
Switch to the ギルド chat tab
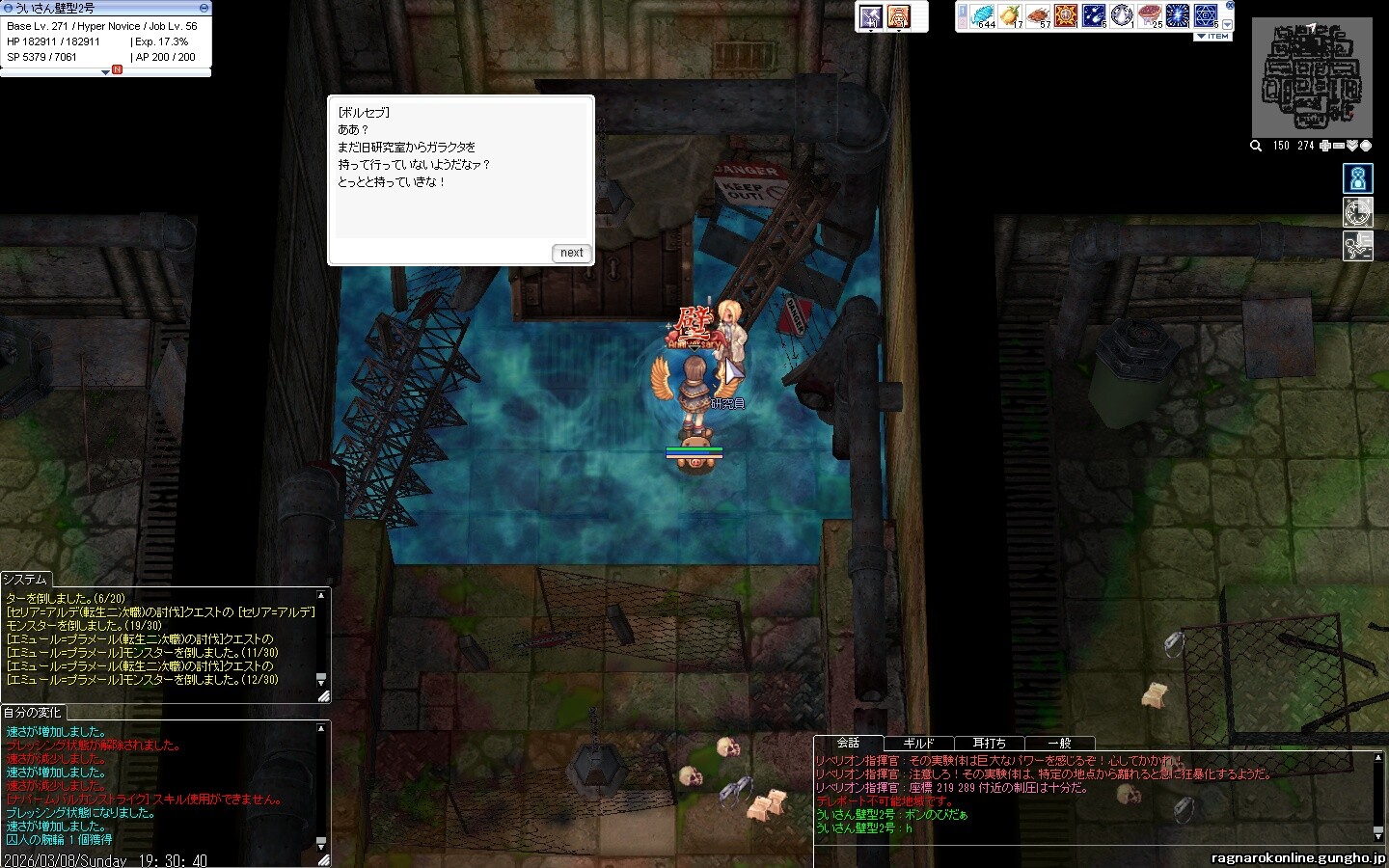tap(918, 744)
